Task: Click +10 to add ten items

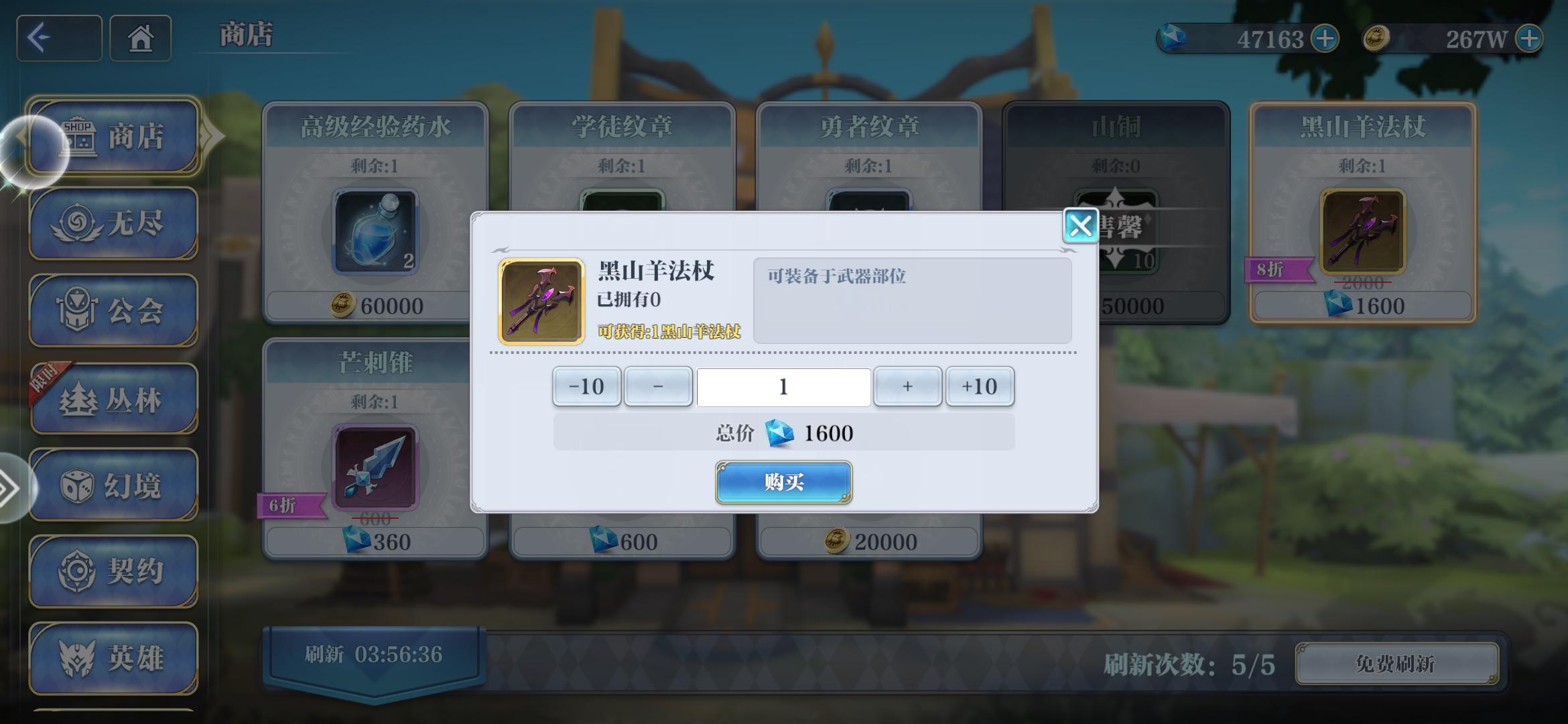Action: 980,386
